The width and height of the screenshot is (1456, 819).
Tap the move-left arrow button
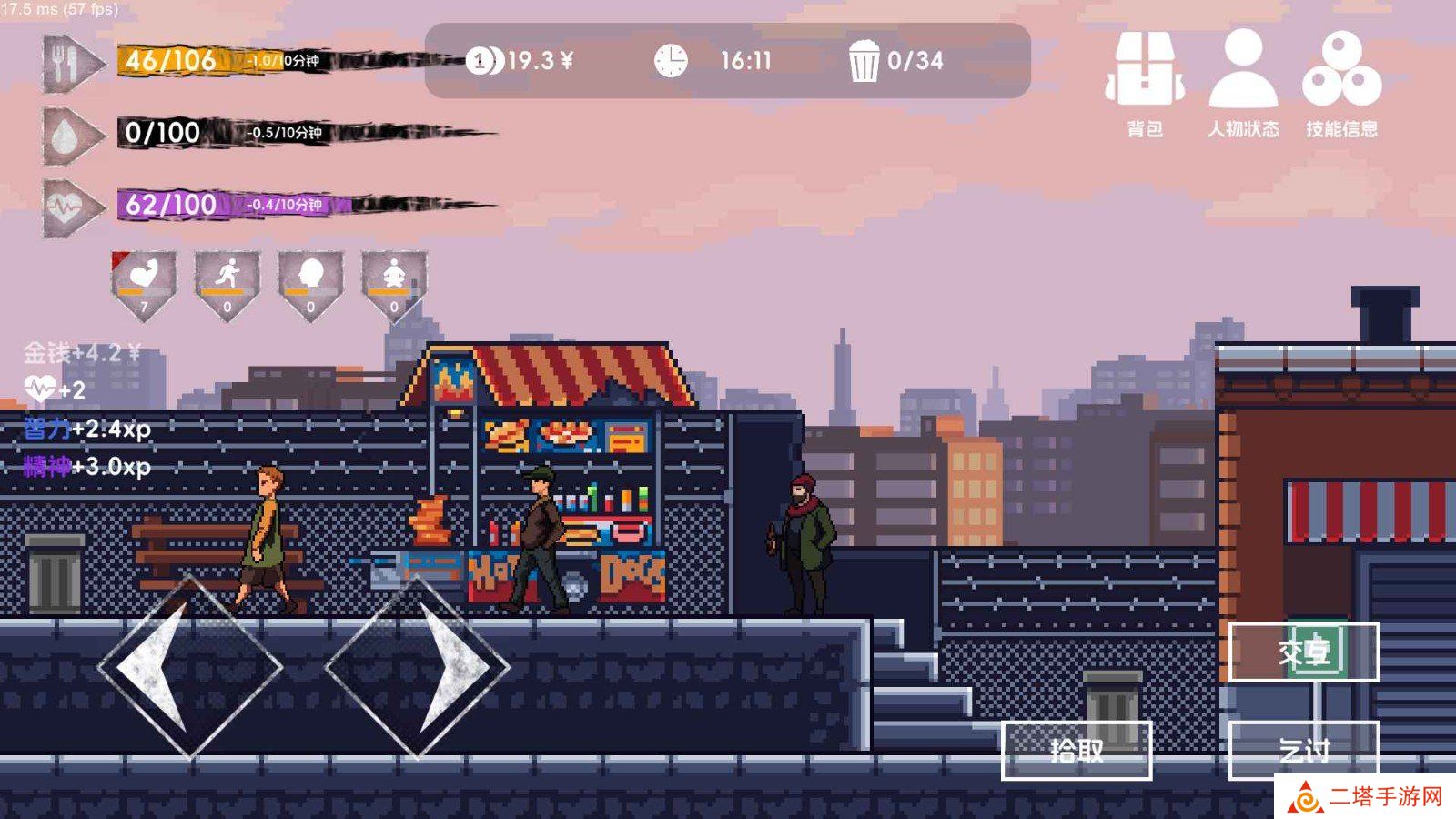(x=189, y=667)
